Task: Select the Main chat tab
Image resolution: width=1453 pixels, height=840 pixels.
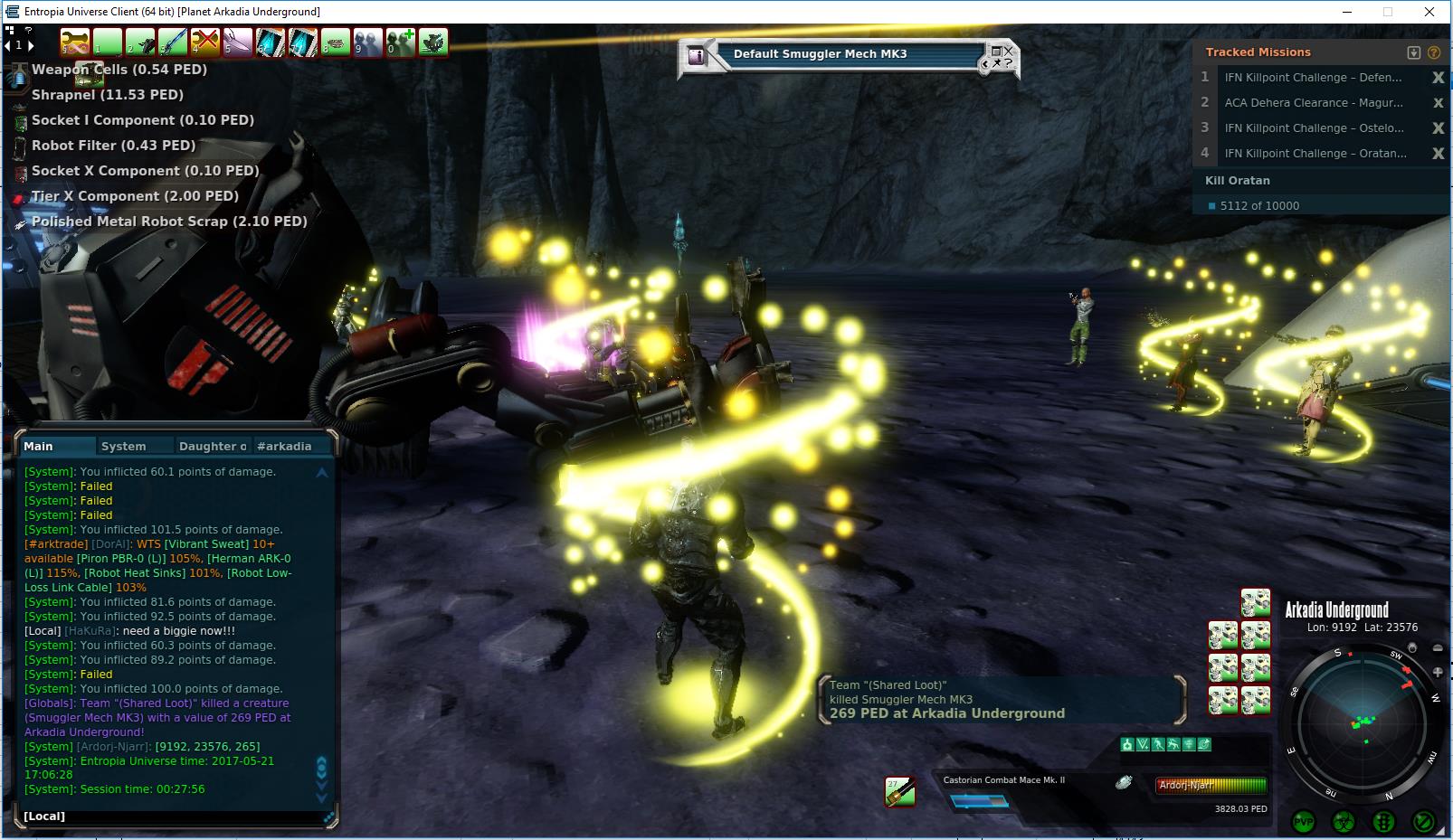Action: (39, 446)
